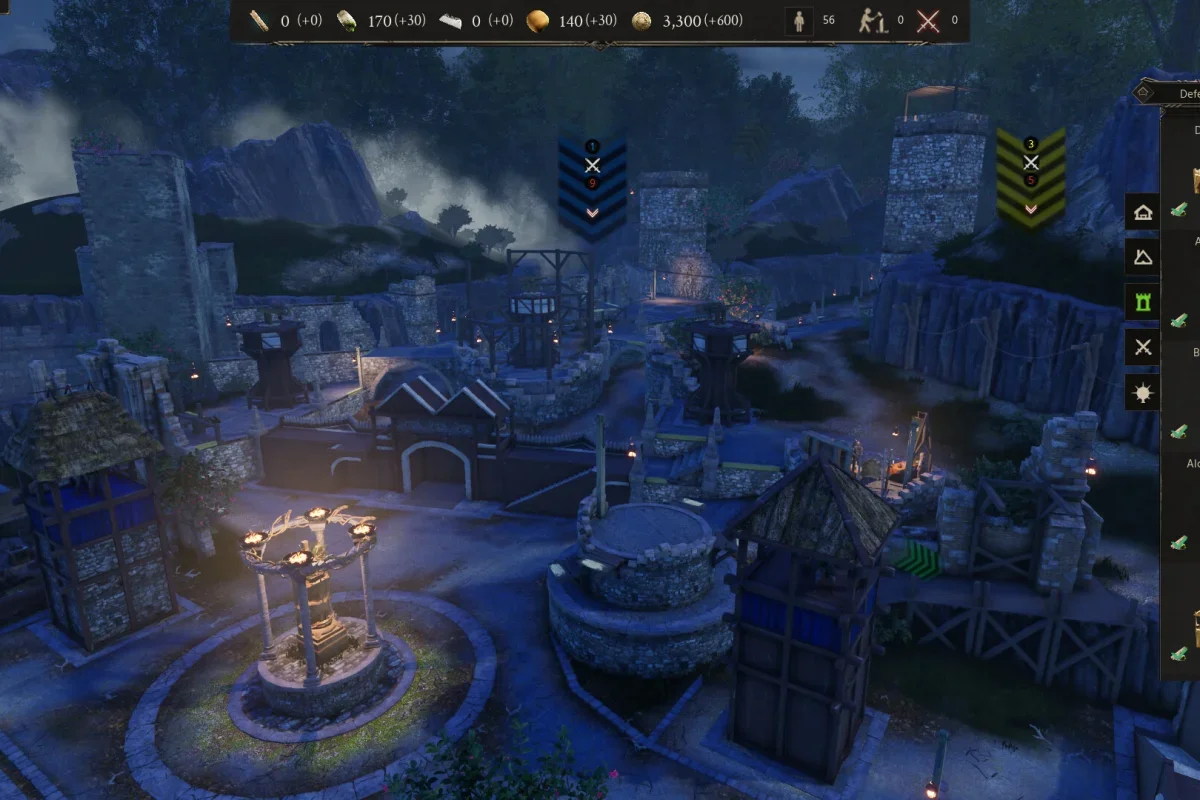Select the mountain-shaped build category
Image resolution: width=1200 pixels, height=800 pixels.
tap(1143, 257)
